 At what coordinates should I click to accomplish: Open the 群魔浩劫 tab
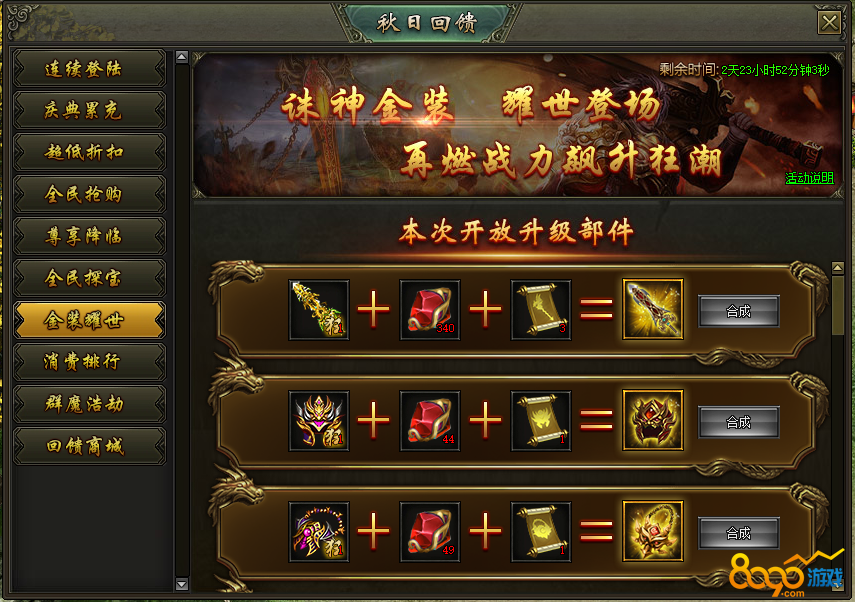point(89,405)
